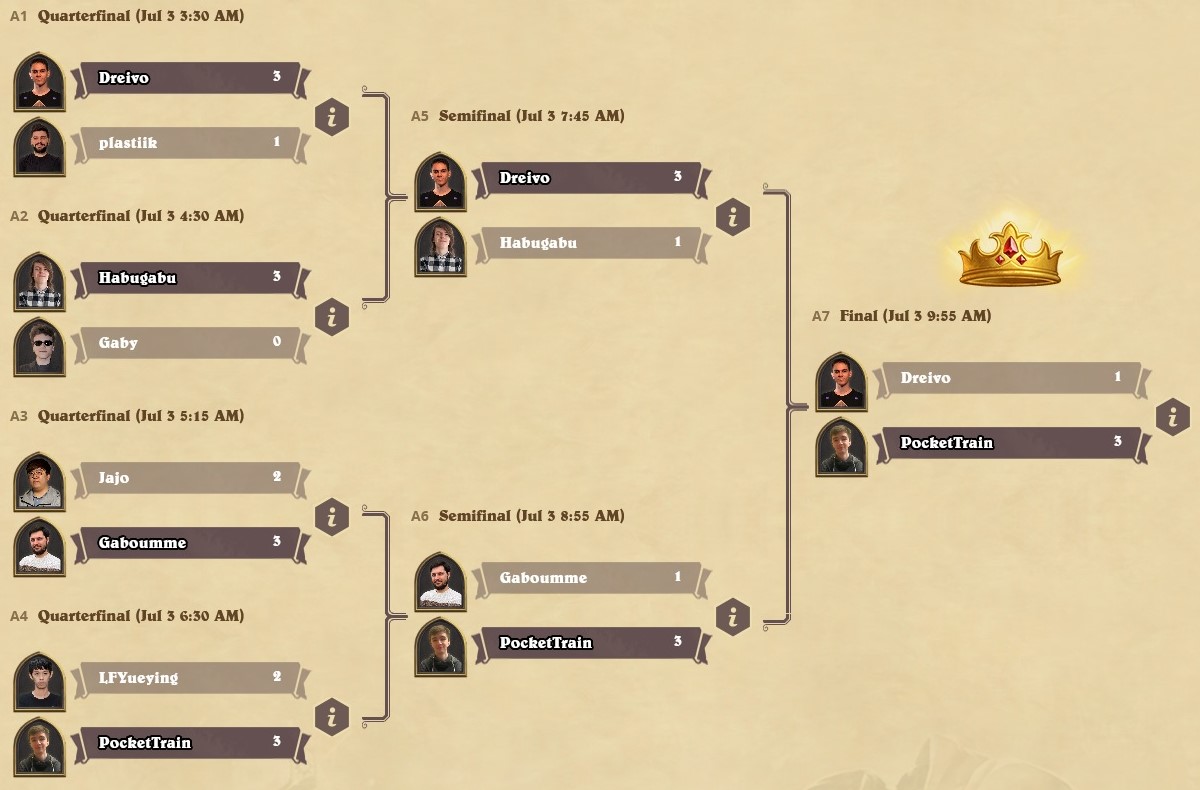Open info for Dreivo vs plastiik quarterfinal
Viewport: 1200px width, 790px height.
332,117
